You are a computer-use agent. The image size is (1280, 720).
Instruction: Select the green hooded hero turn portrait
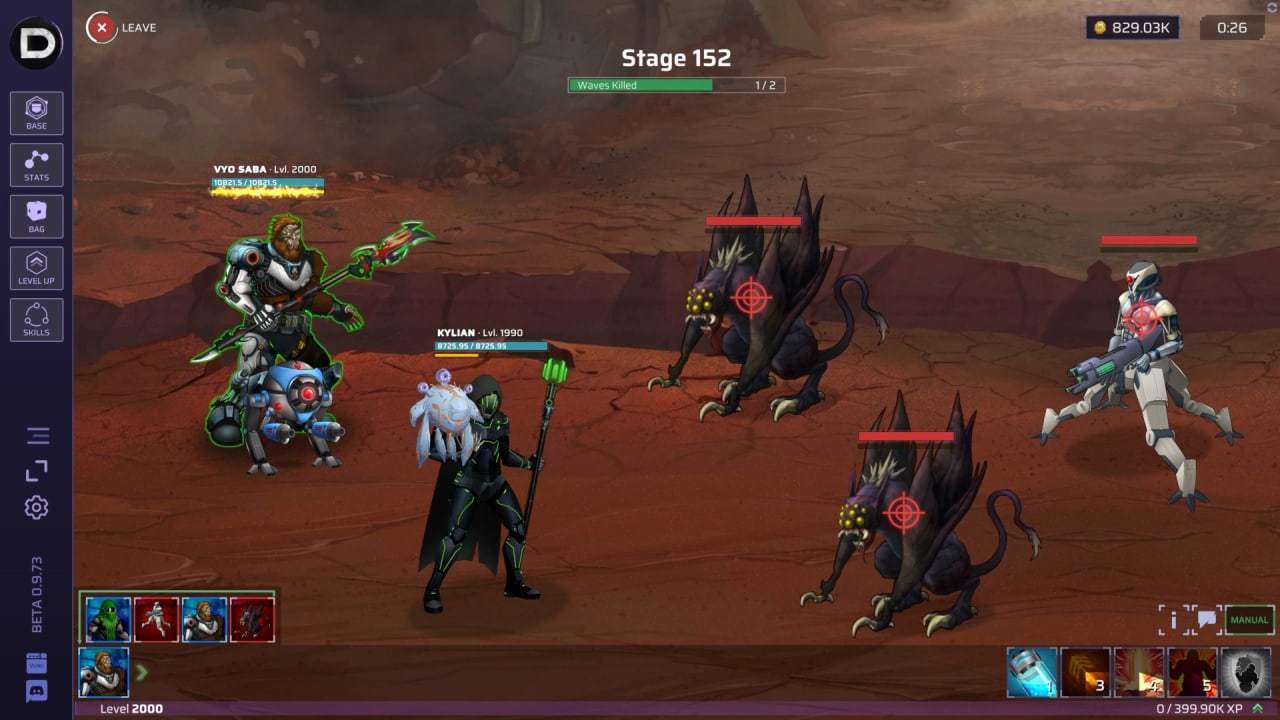108,620
